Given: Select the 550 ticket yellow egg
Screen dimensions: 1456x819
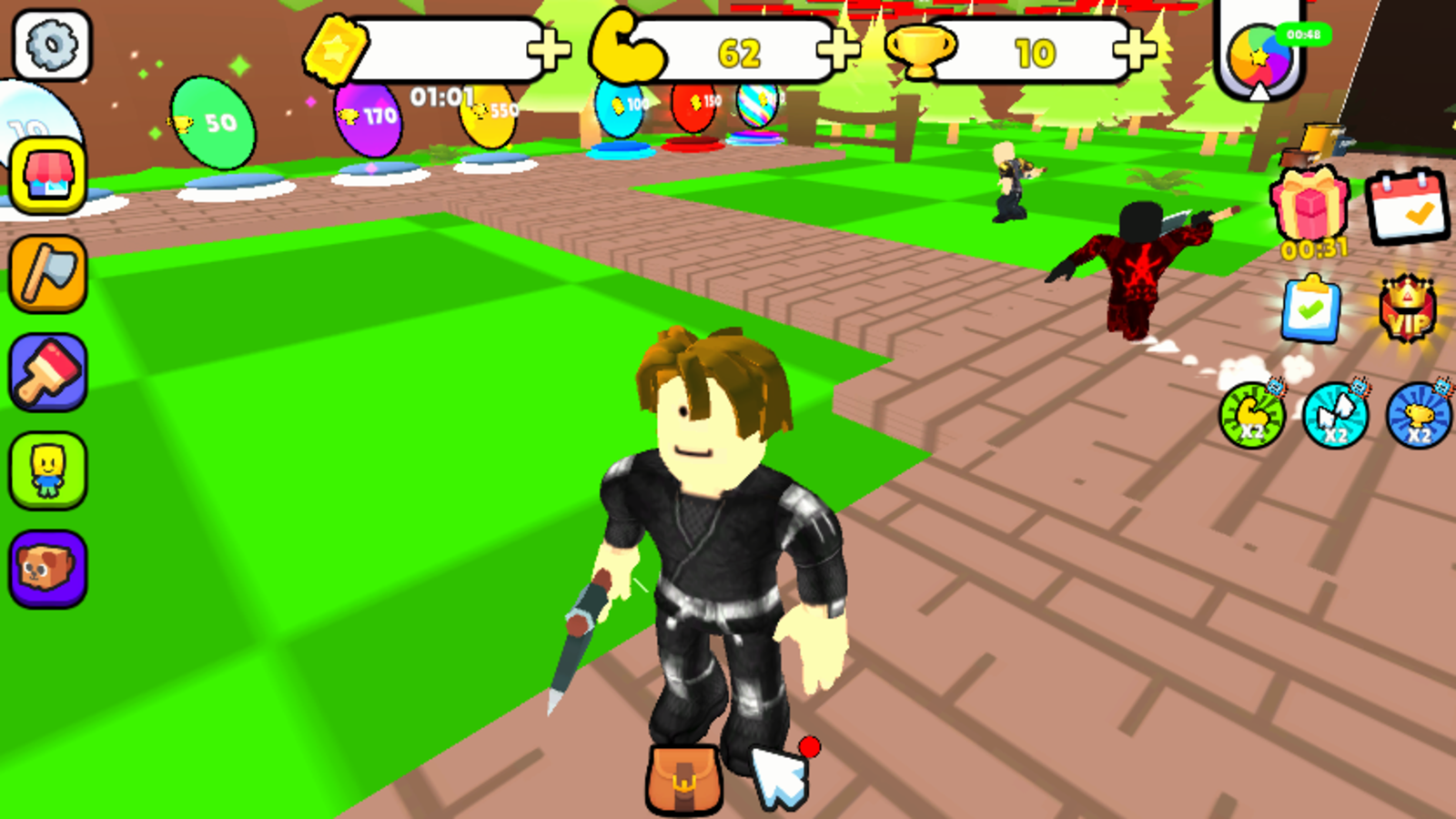Looking at the screenshot, I should click(x=487, y=118).
